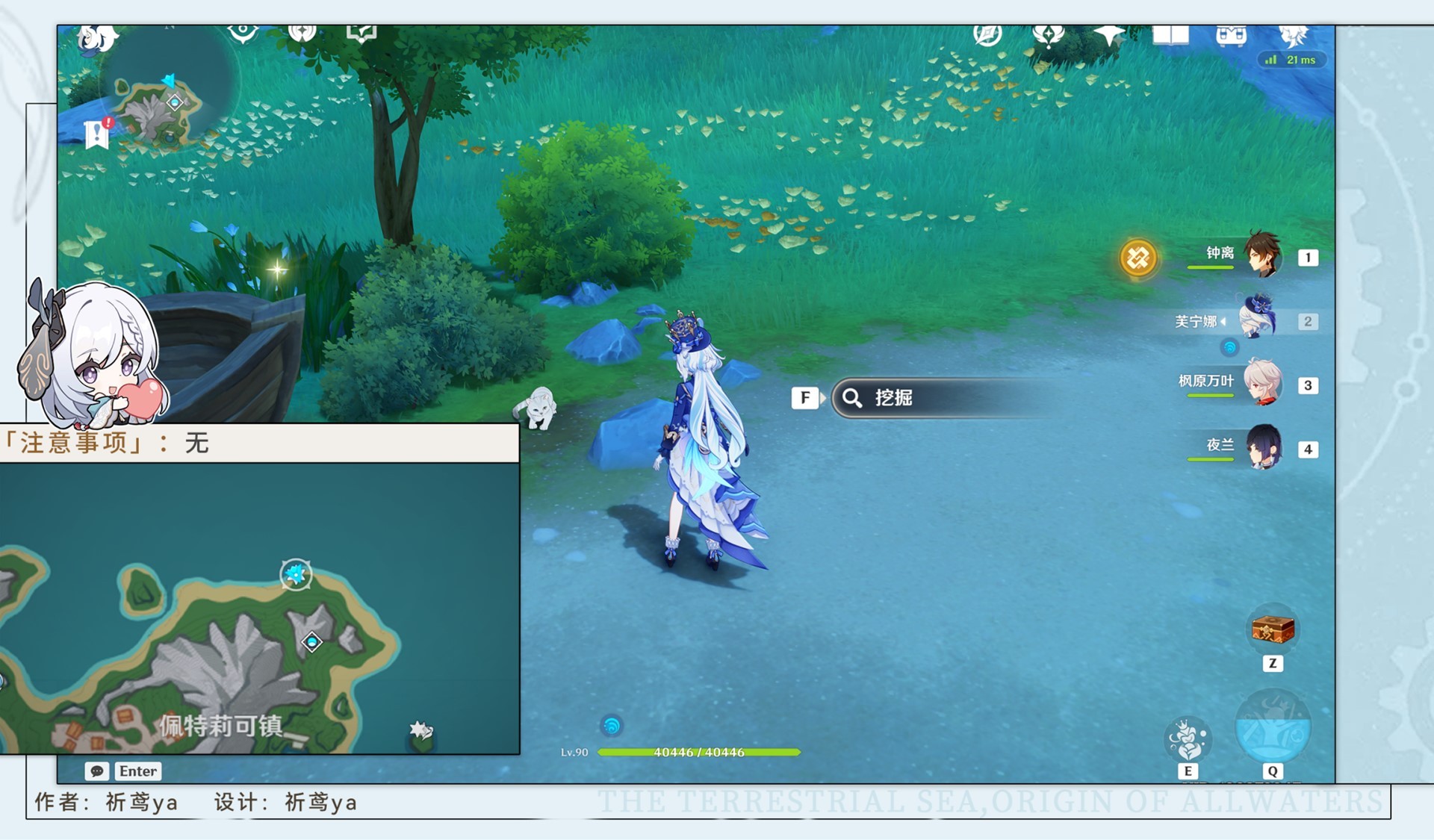Open the chat speech bubble
Viewport: 1434px width, 840px height.
click(97, 771)
